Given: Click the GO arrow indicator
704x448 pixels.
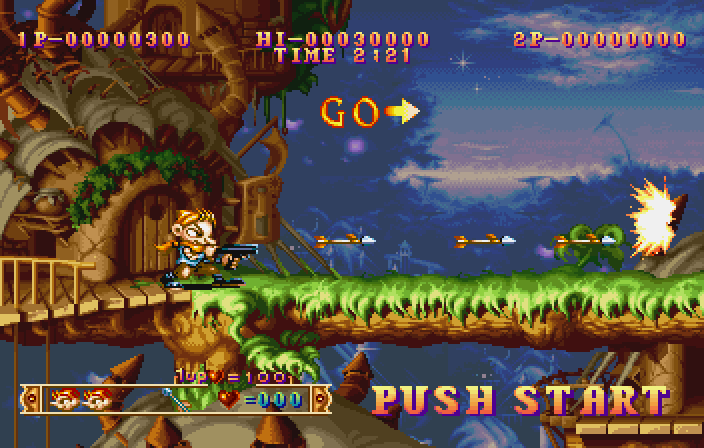Looking at the screenshot, I should (401, 111).
